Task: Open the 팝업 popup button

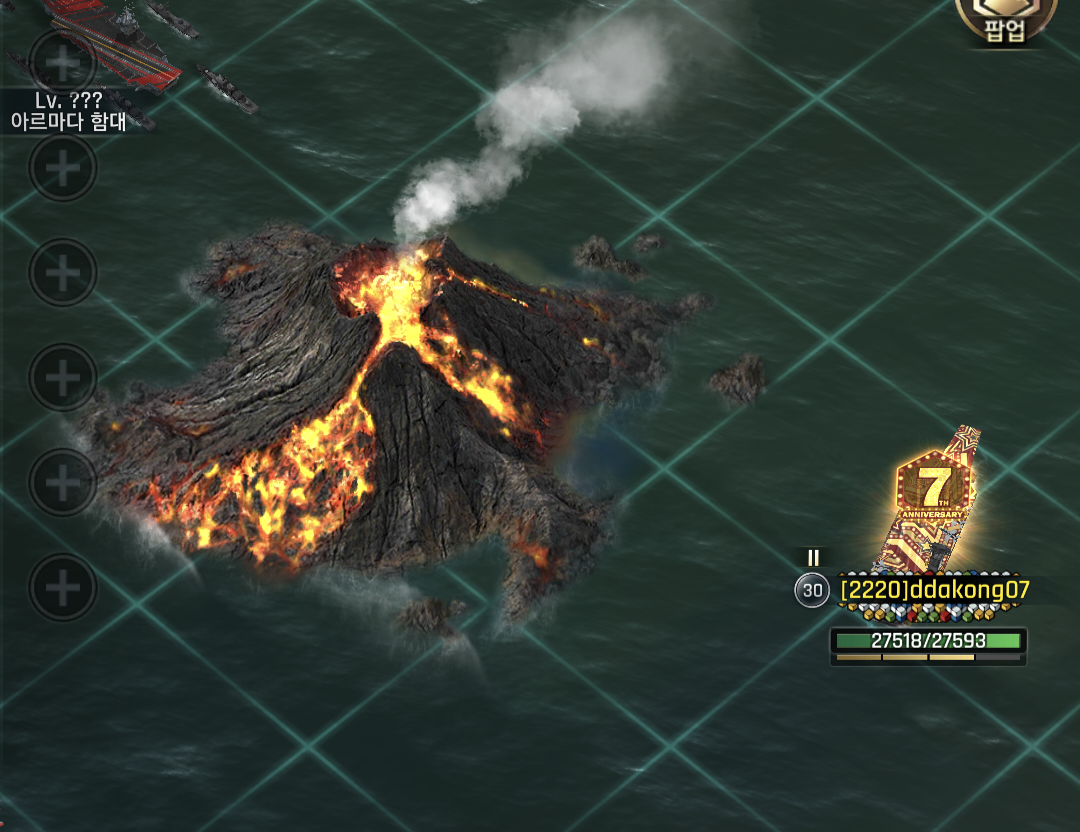Action: [x=1005, y=22]
